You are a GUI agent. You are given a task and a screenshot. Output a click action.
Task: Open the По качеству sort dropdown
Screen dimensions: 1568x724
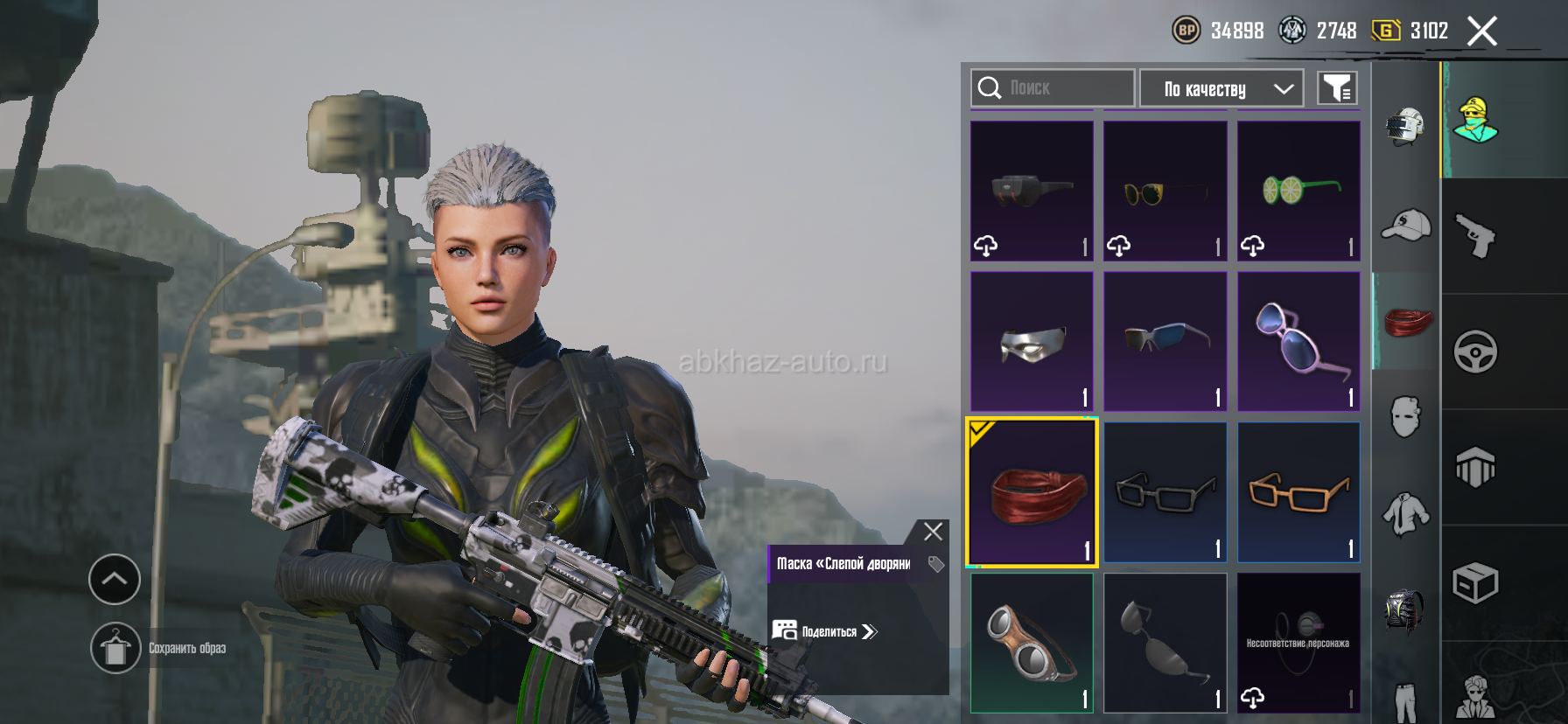pos(1221,88)
